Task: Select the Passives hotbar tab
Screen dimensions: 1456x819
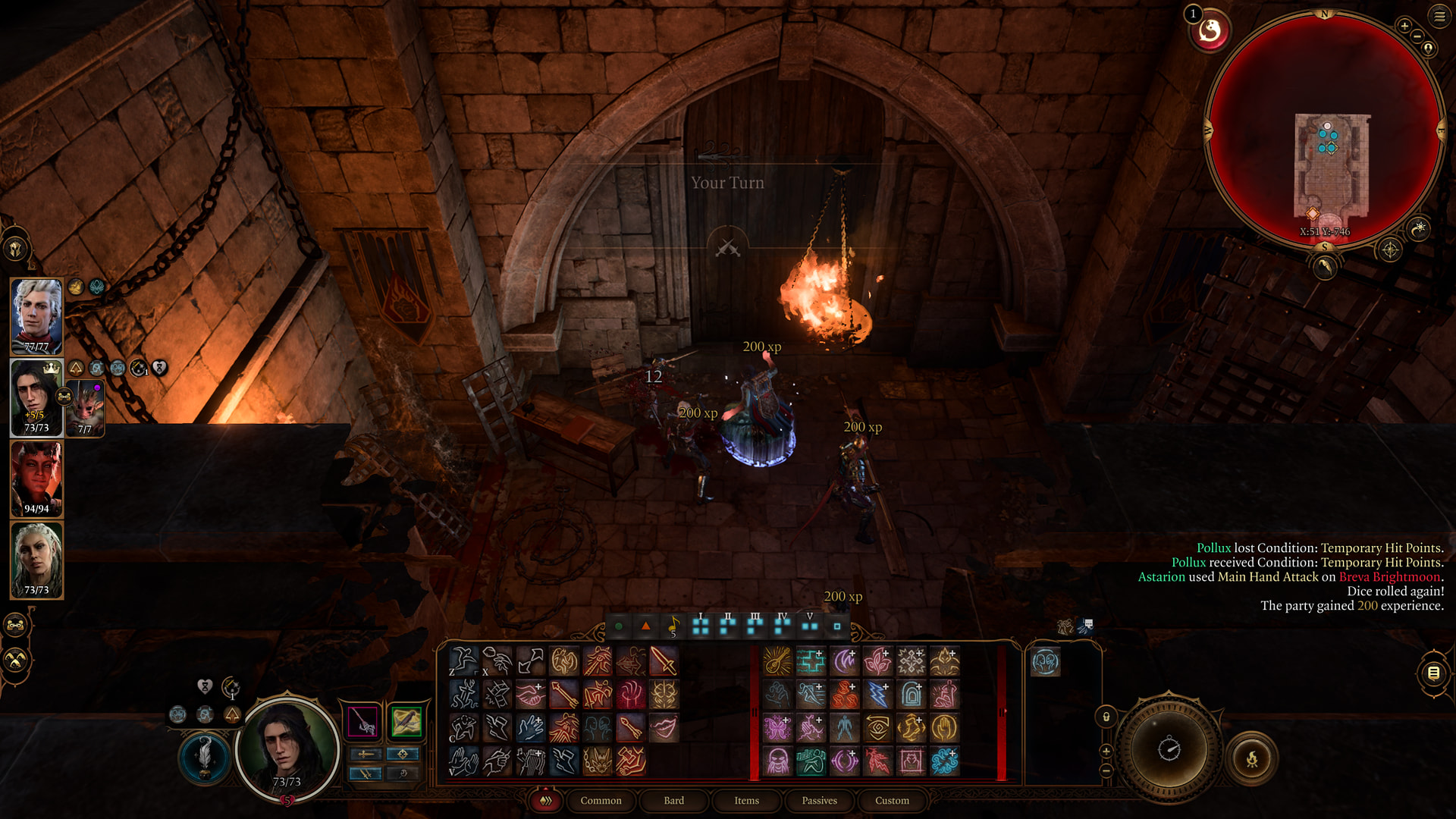Action: [819, 801]
